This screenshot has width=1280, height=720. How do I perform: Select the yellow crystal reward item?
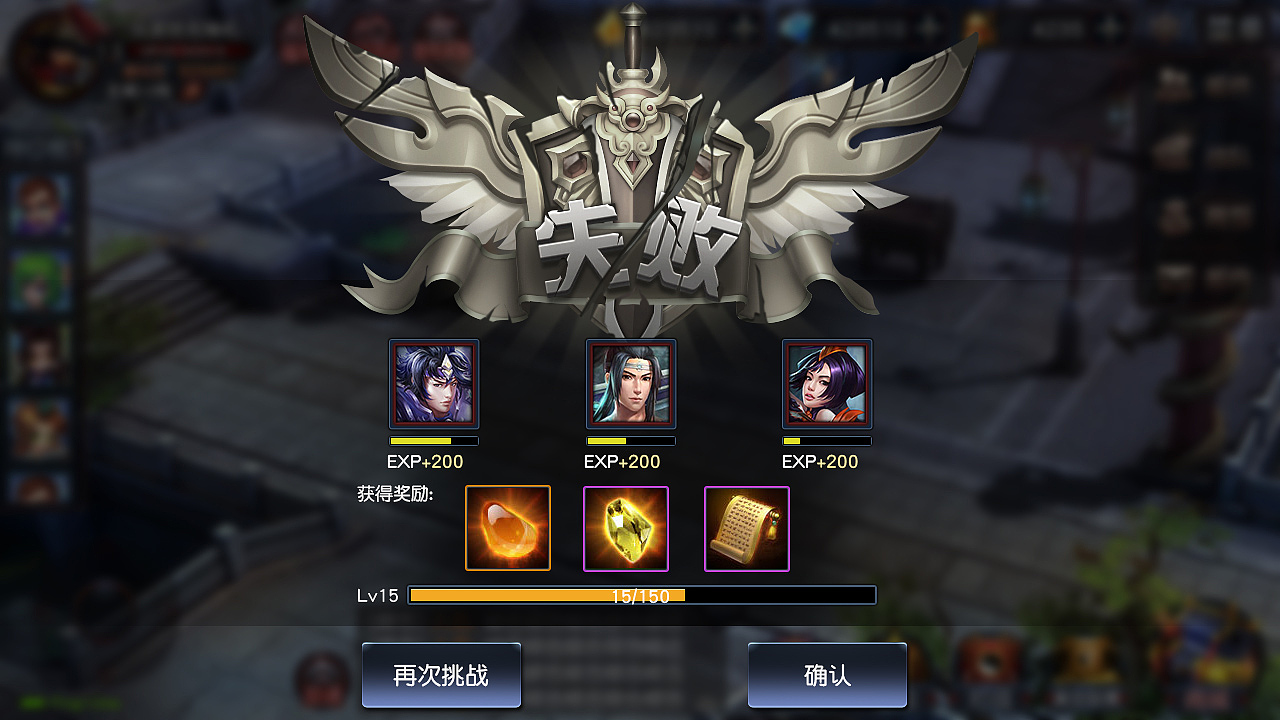point(627,528)
